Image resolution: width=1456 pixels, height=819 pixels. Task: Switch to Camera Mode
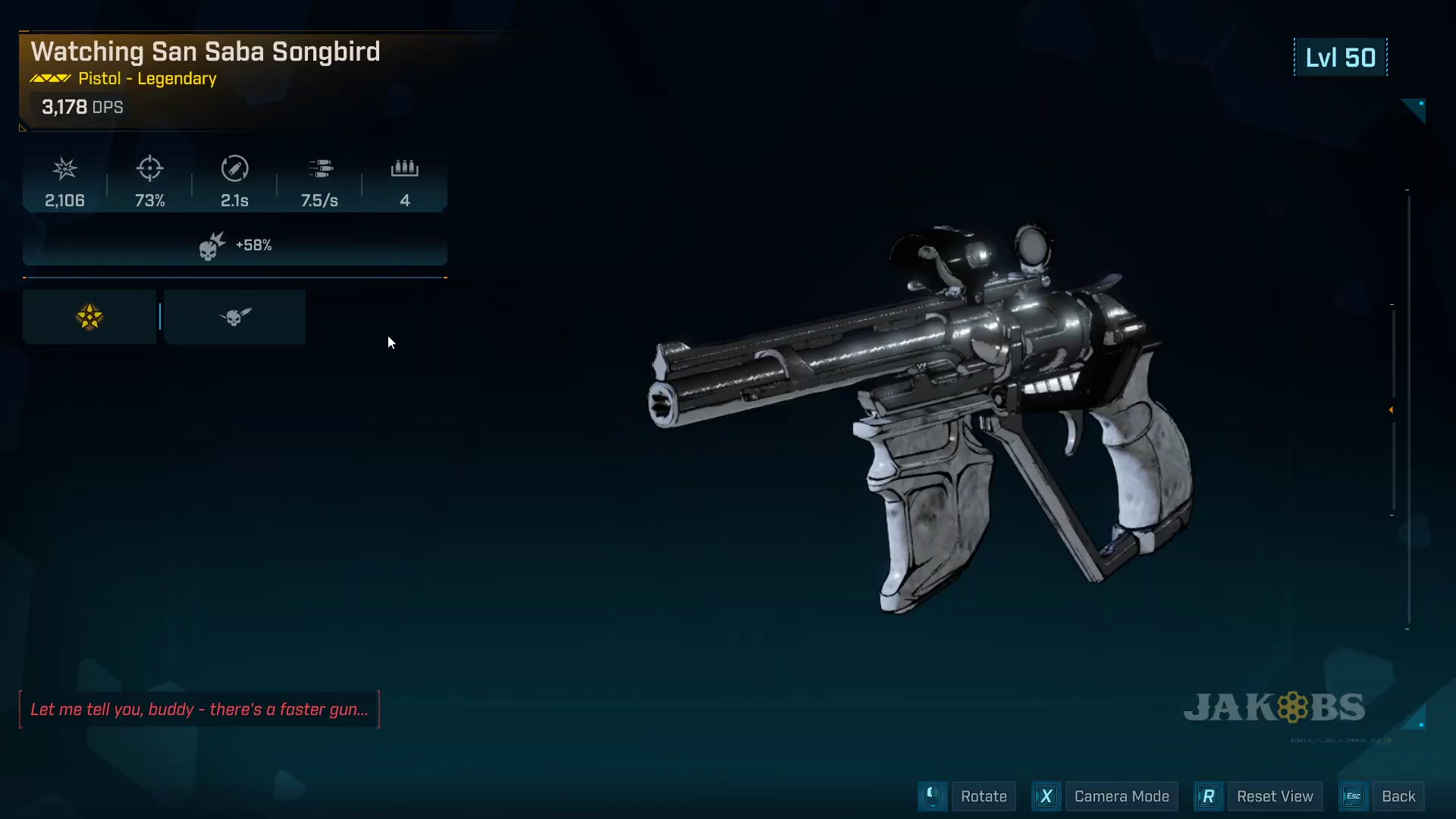(1121, 796)
